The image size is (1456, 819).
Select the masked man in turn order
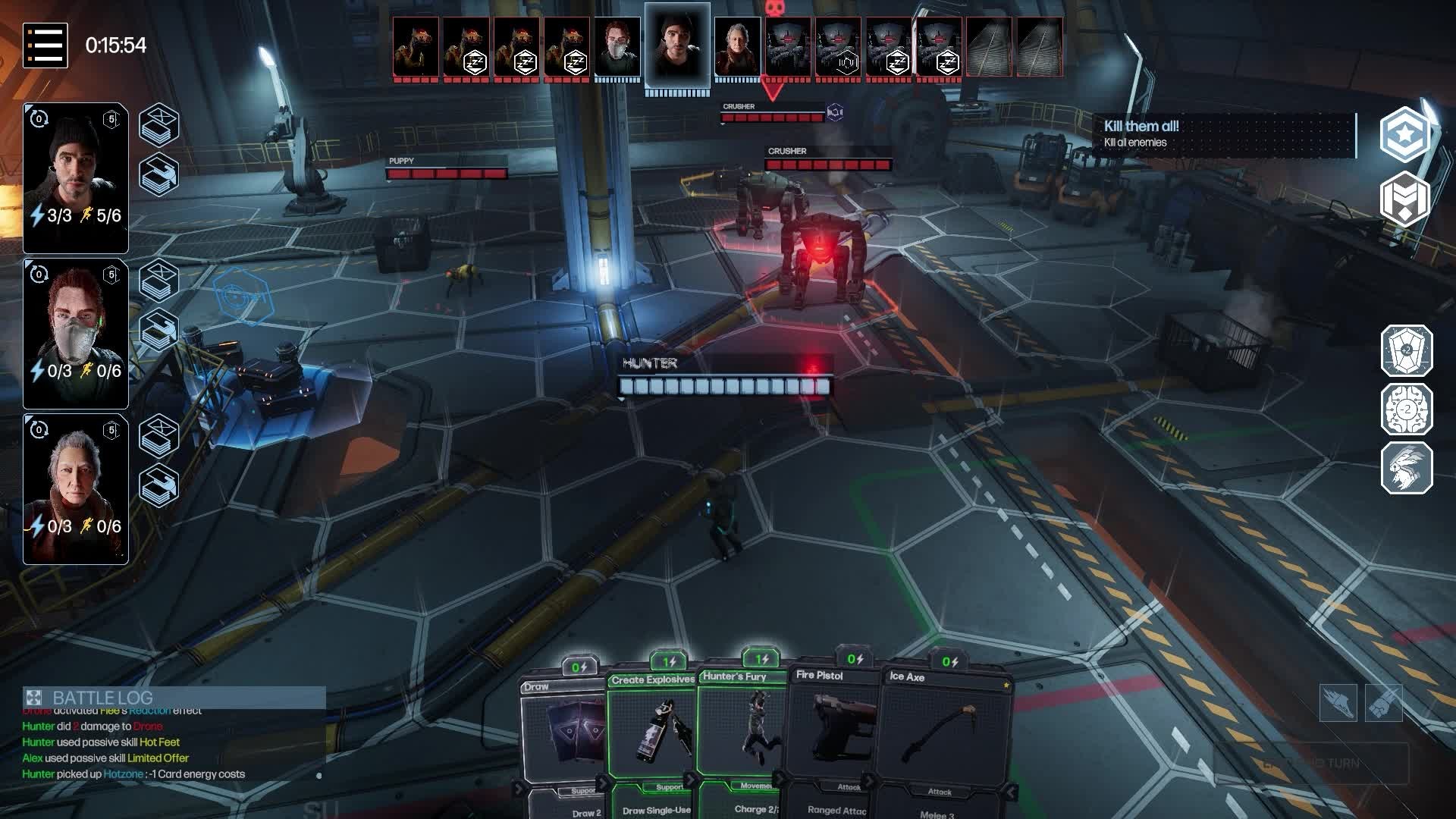click(x=617, y=48)
